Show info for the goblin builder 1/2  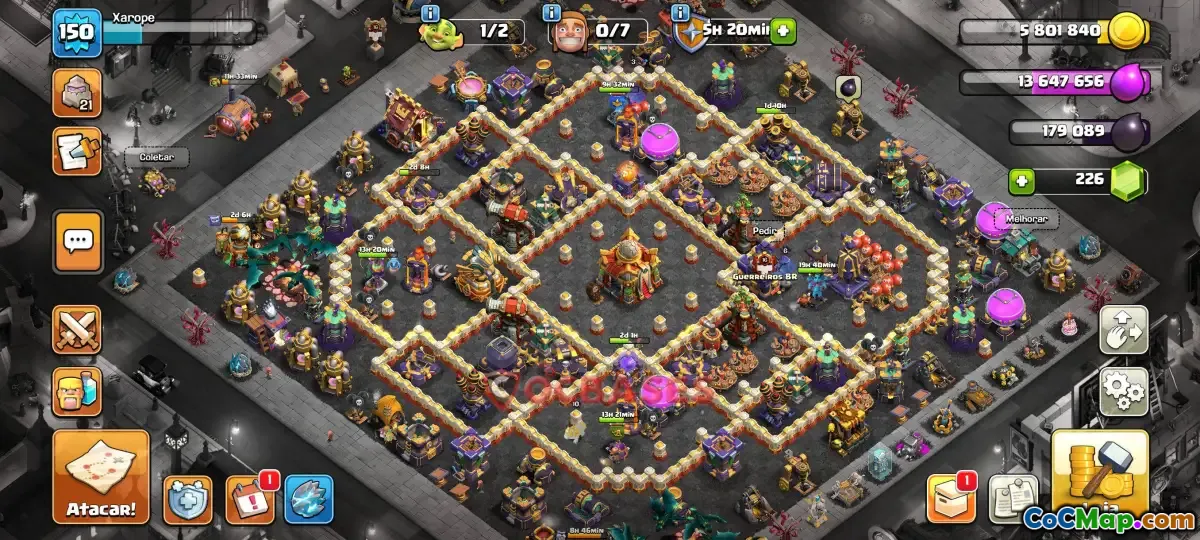point(431,13)
